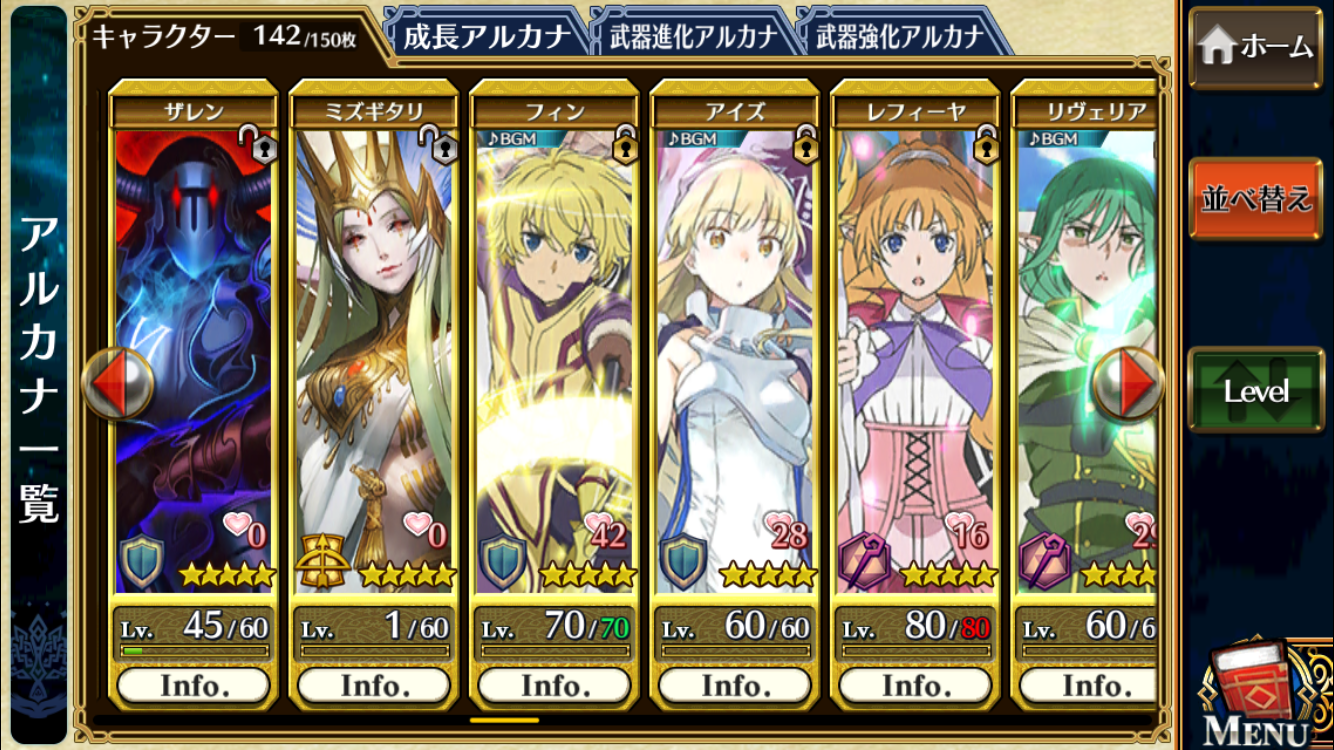This screenshot has height=750, width=1334.
Task: Switch to the 成長アルカナ tab
Action: click(485, 37)
